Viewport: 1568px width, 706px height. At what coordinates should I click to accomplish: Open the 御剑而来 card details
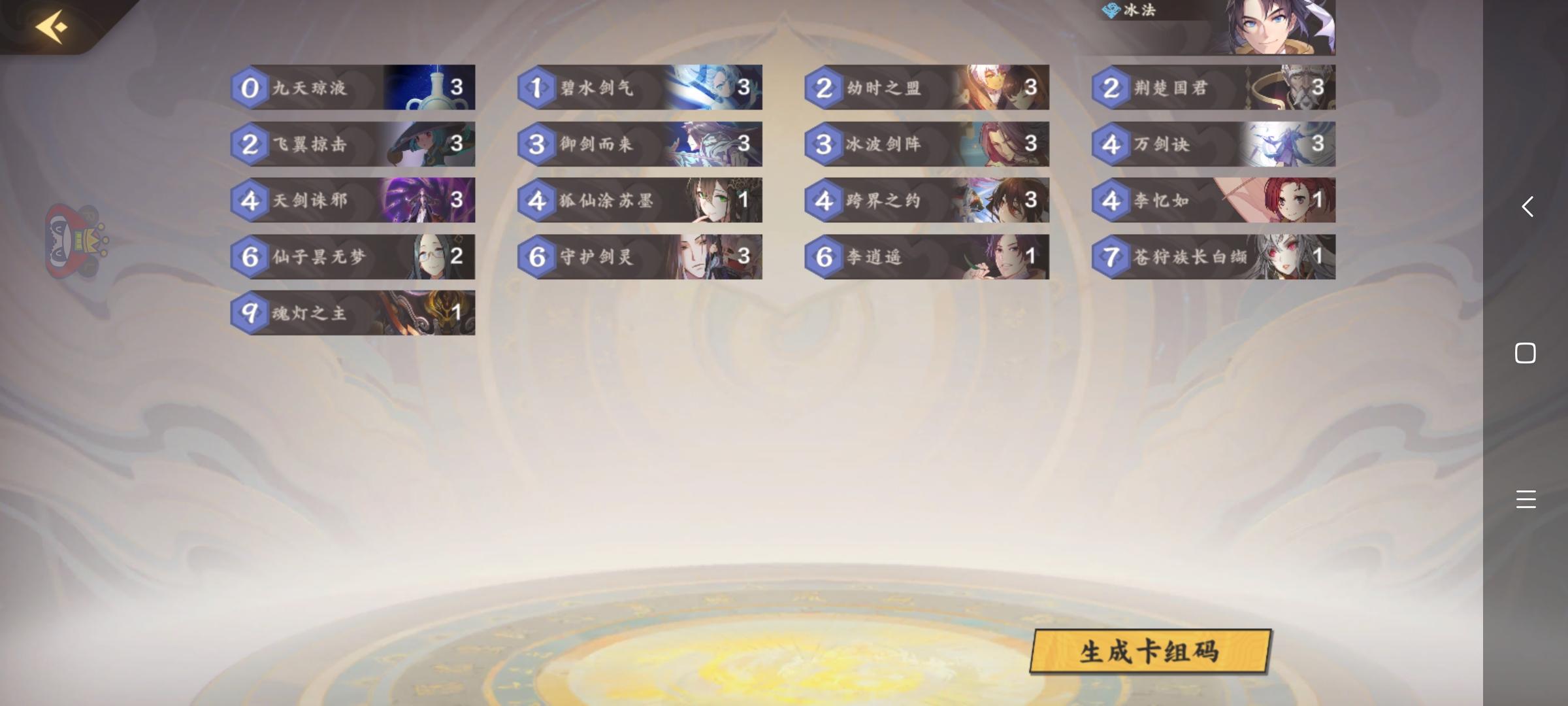coord(640,144)
